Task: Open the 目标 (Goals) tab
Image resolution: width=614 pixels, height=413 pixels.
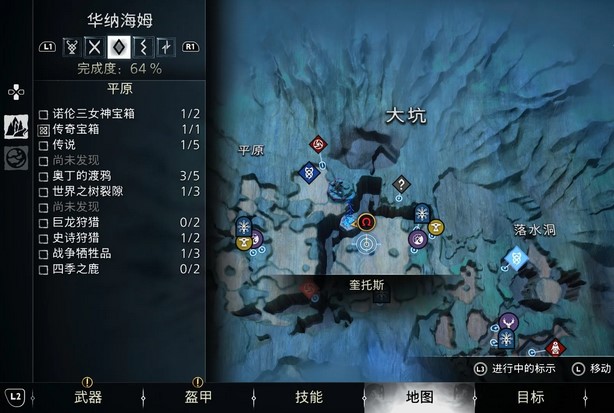Action: click(530, 397)
